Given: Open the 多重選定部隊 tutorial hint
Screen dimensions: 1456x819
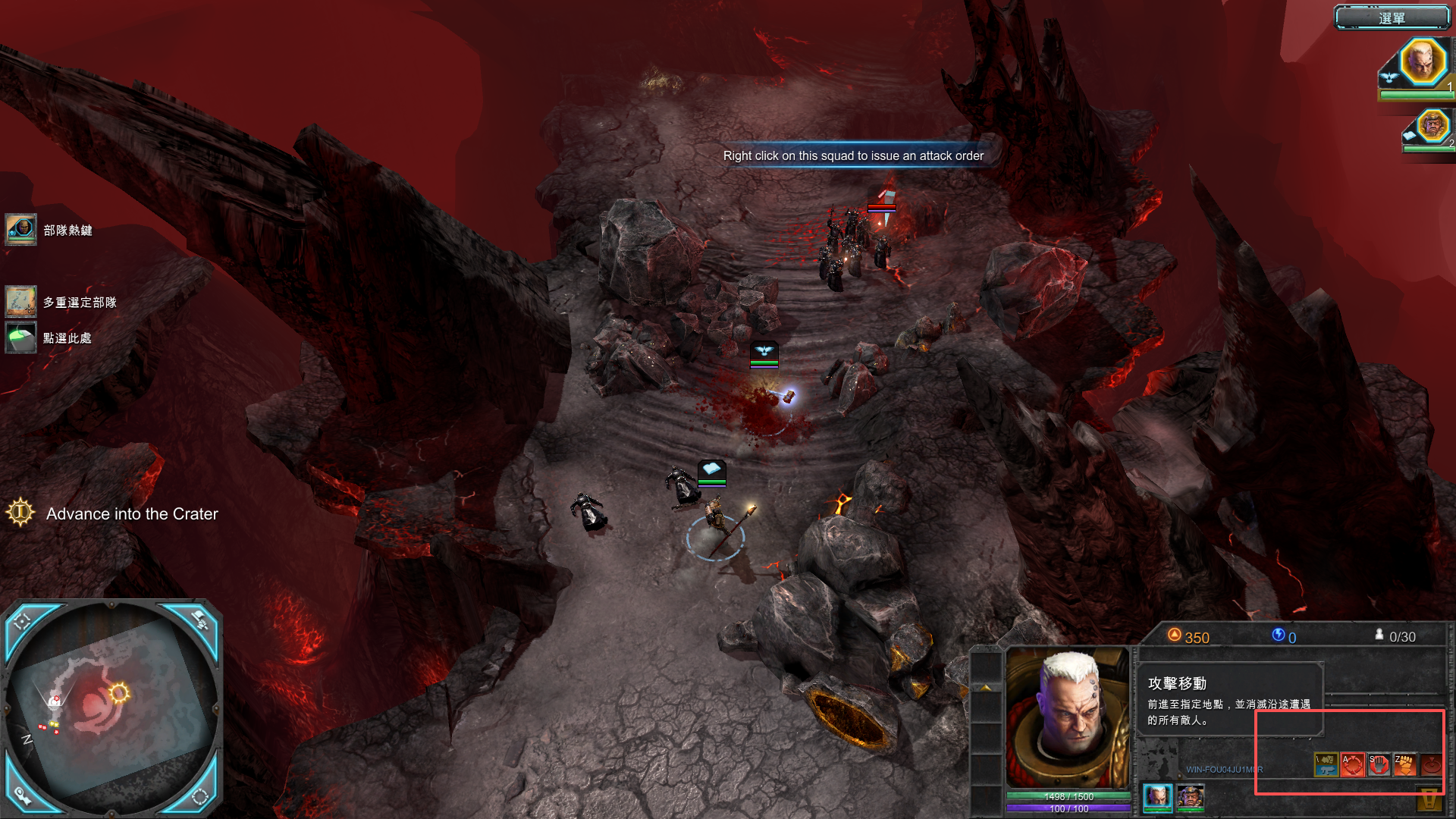Looking at the screenshot, I should [x=20, y=301].
